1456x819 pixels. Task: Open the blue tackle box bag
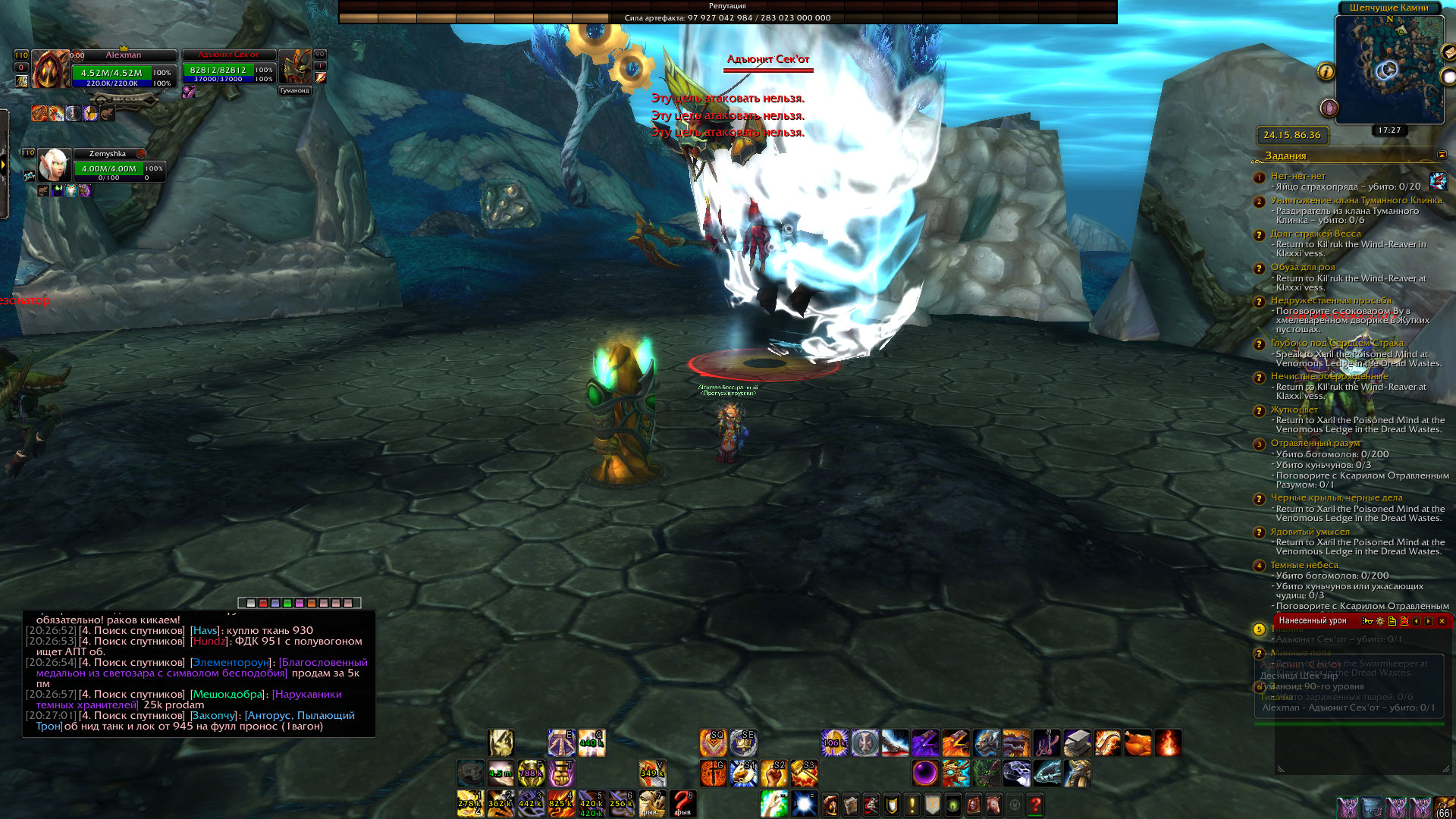1373,807
